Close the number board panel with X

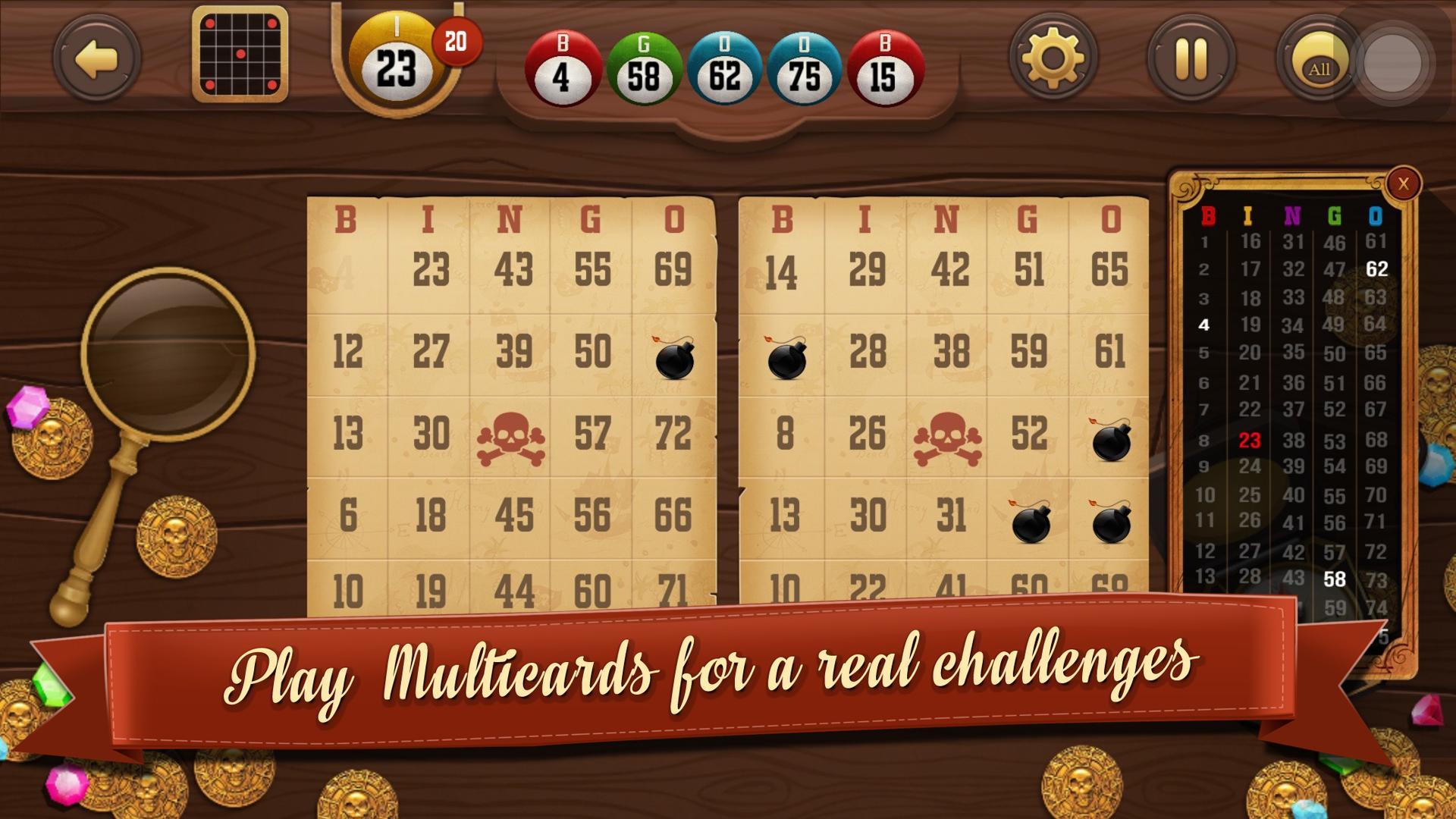point(1403,182)
